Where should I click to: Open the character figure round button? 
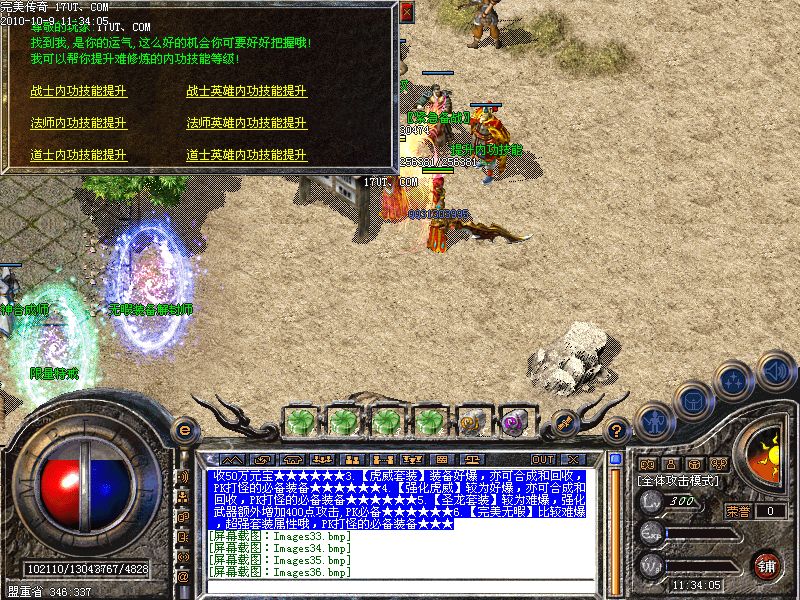653,420
